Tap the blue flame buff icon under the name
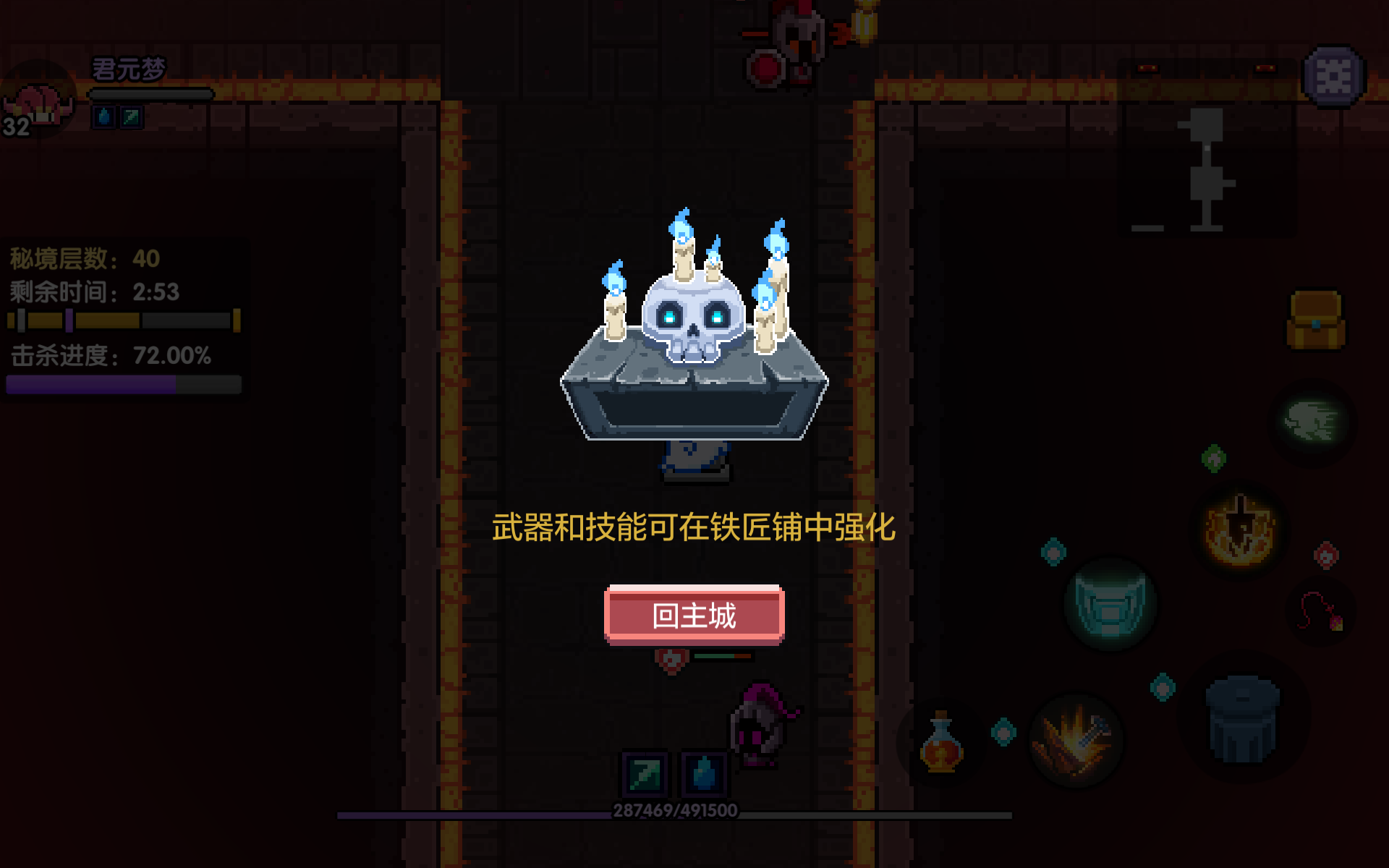1389x868 pixels. click(x=102, y=118)
